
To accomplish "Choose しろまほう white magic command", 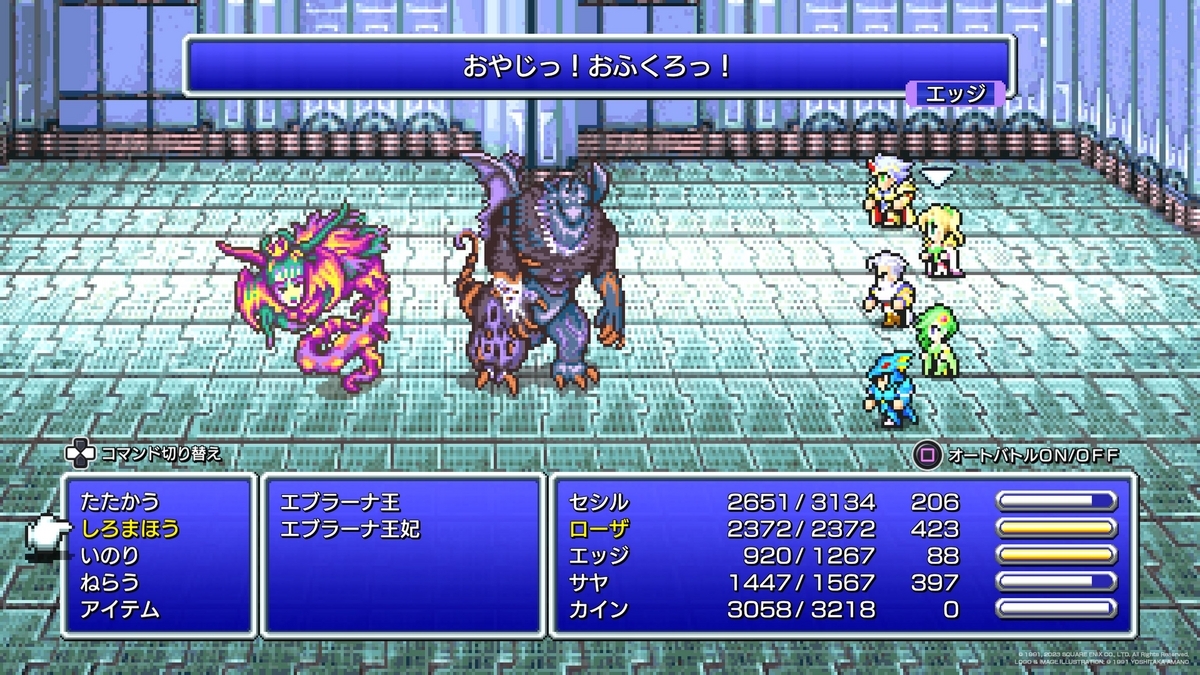I will 131,529.
